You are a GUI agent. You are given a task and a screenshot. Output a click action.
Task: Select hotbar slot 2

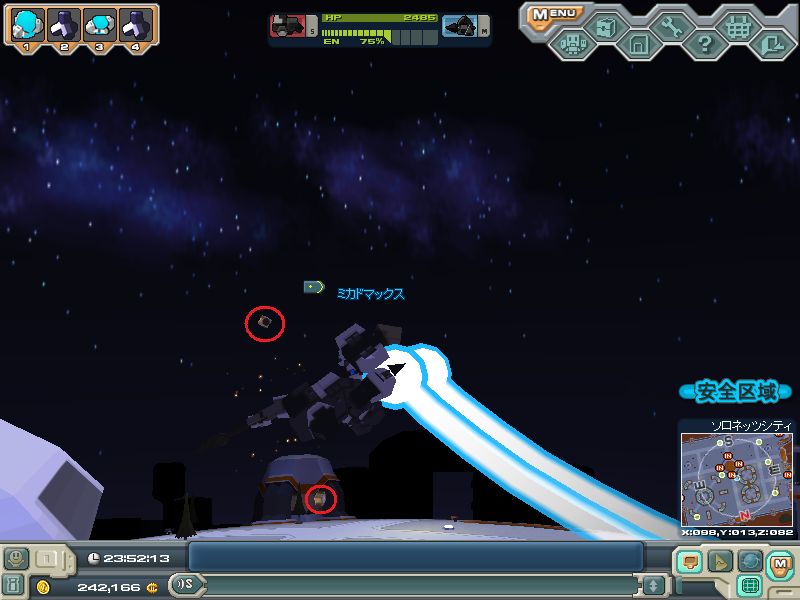coord(63,26)
